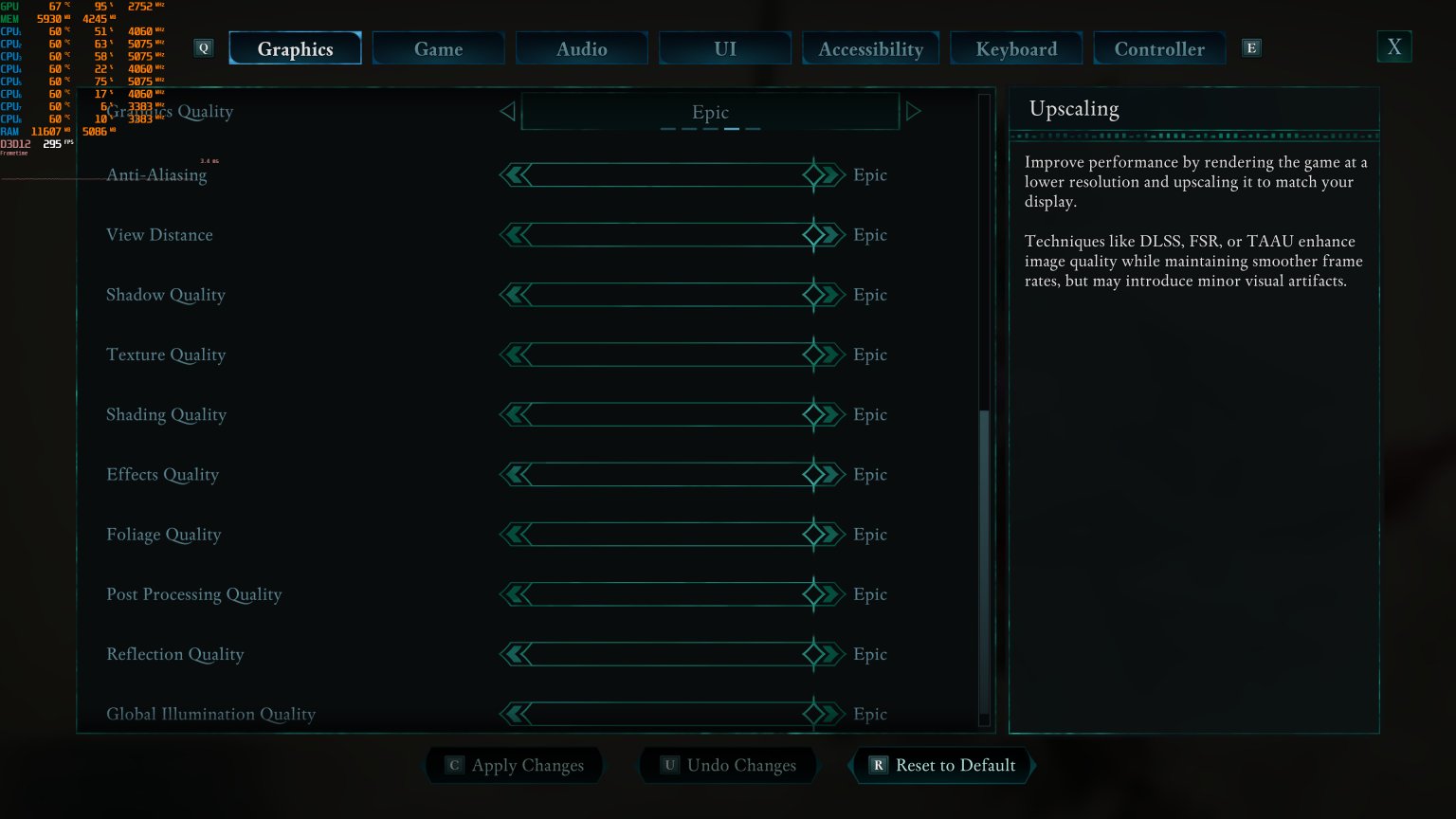Click the E key hint icon beside Controller
This screenshot has height=819, width=1456.
pos(1251,46)
